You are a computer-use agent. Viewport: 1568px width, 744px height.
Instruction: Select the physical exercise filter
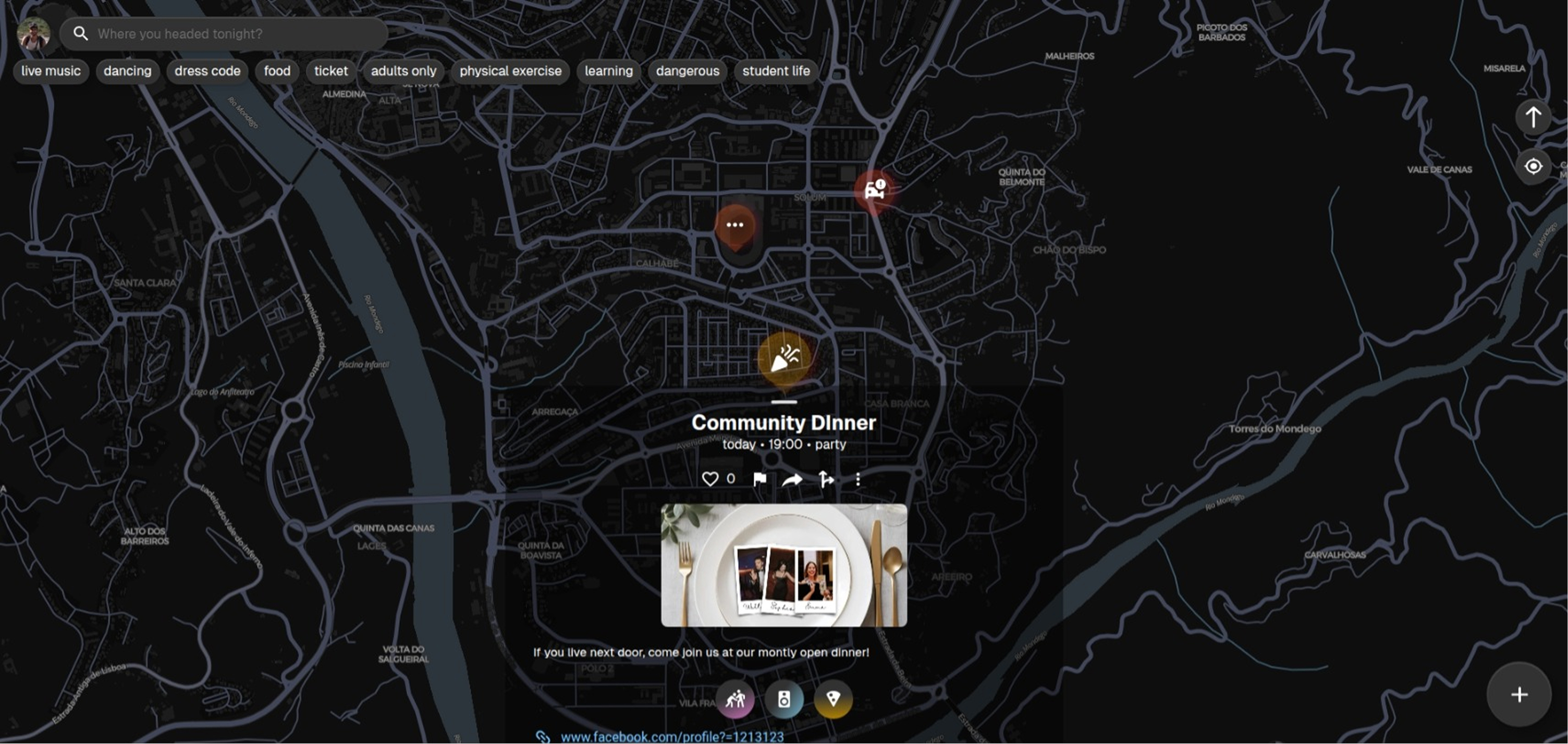(510, 71)
